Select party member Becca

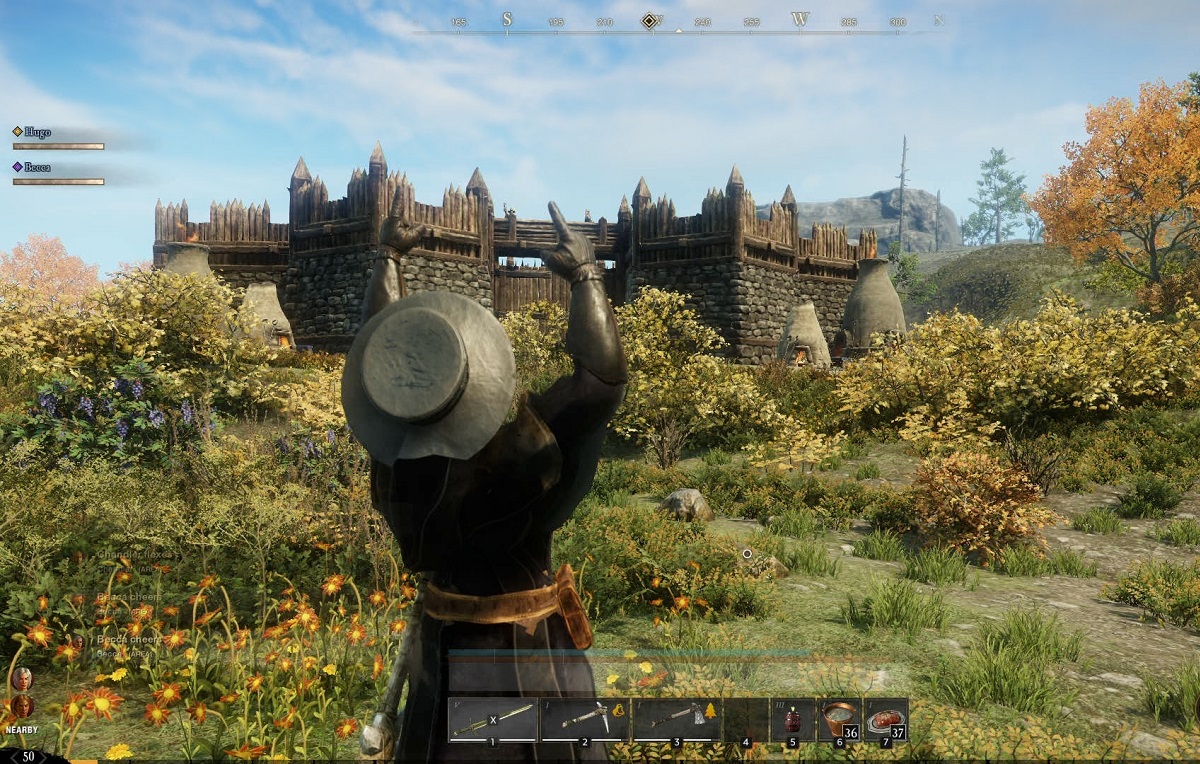coord(38,167)
